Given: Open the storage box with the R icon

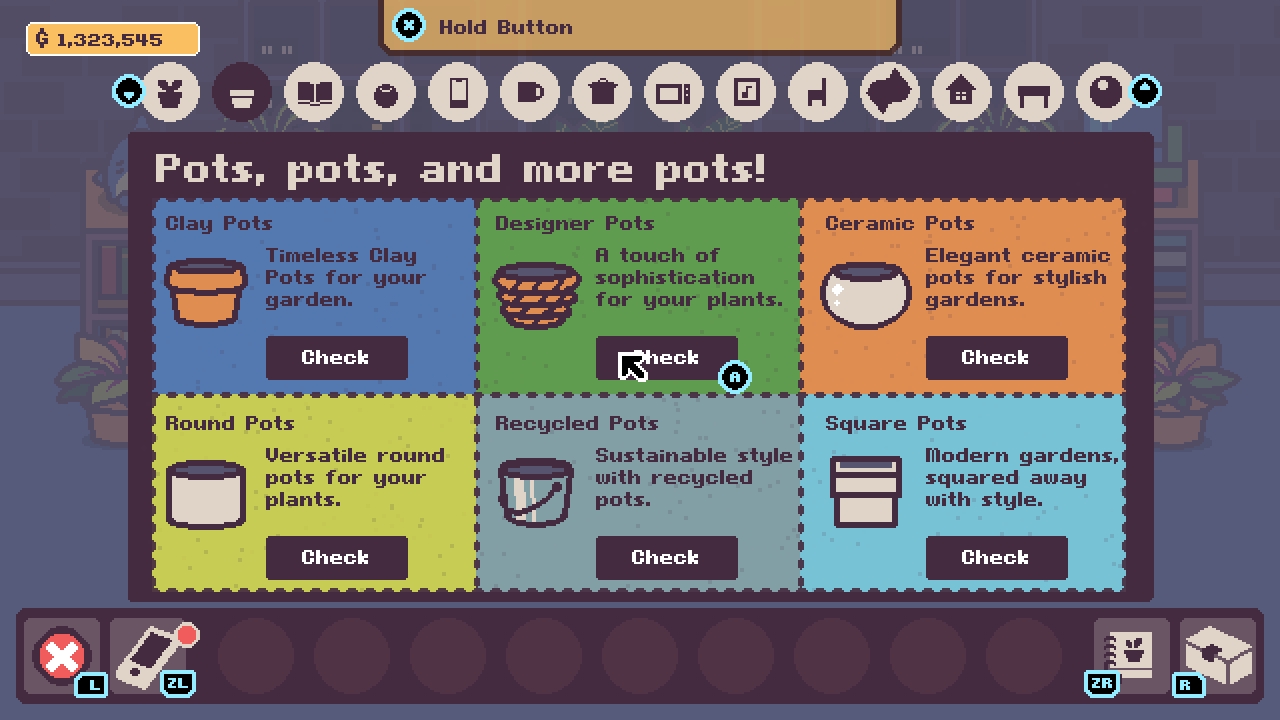Looking at the screenshot, I should (1217, 653).
